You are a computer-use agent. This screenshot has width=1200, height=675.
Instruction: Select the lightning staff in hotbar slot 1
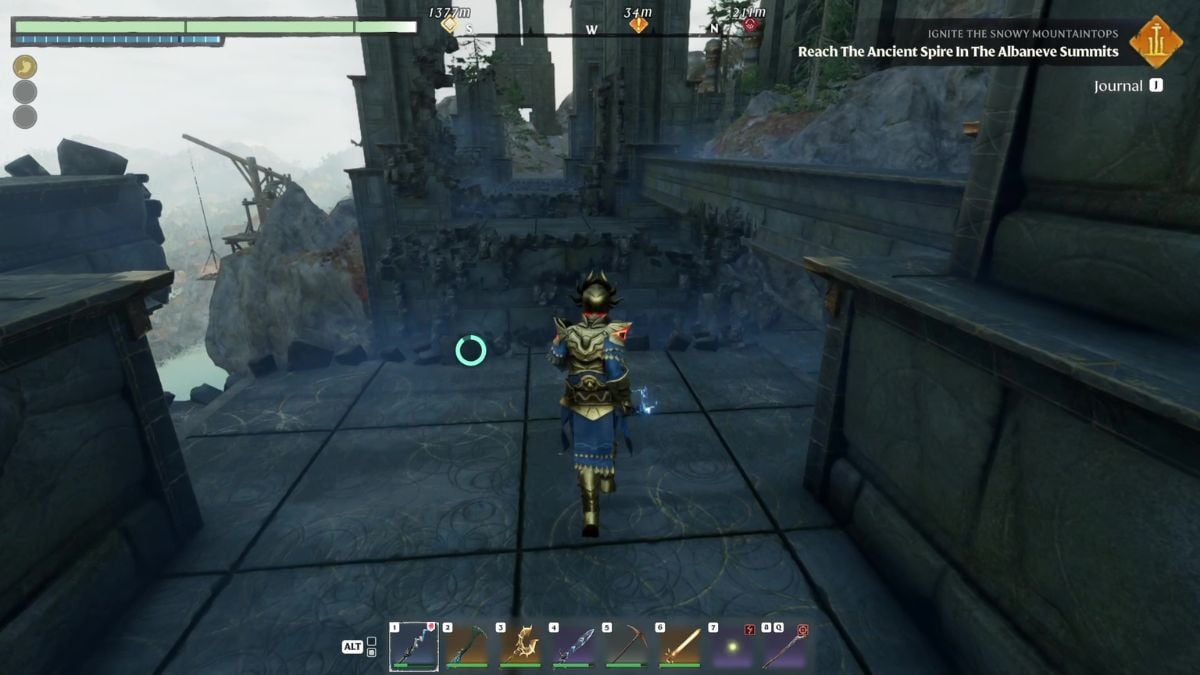pyautogui.click(x=413, y=646)
